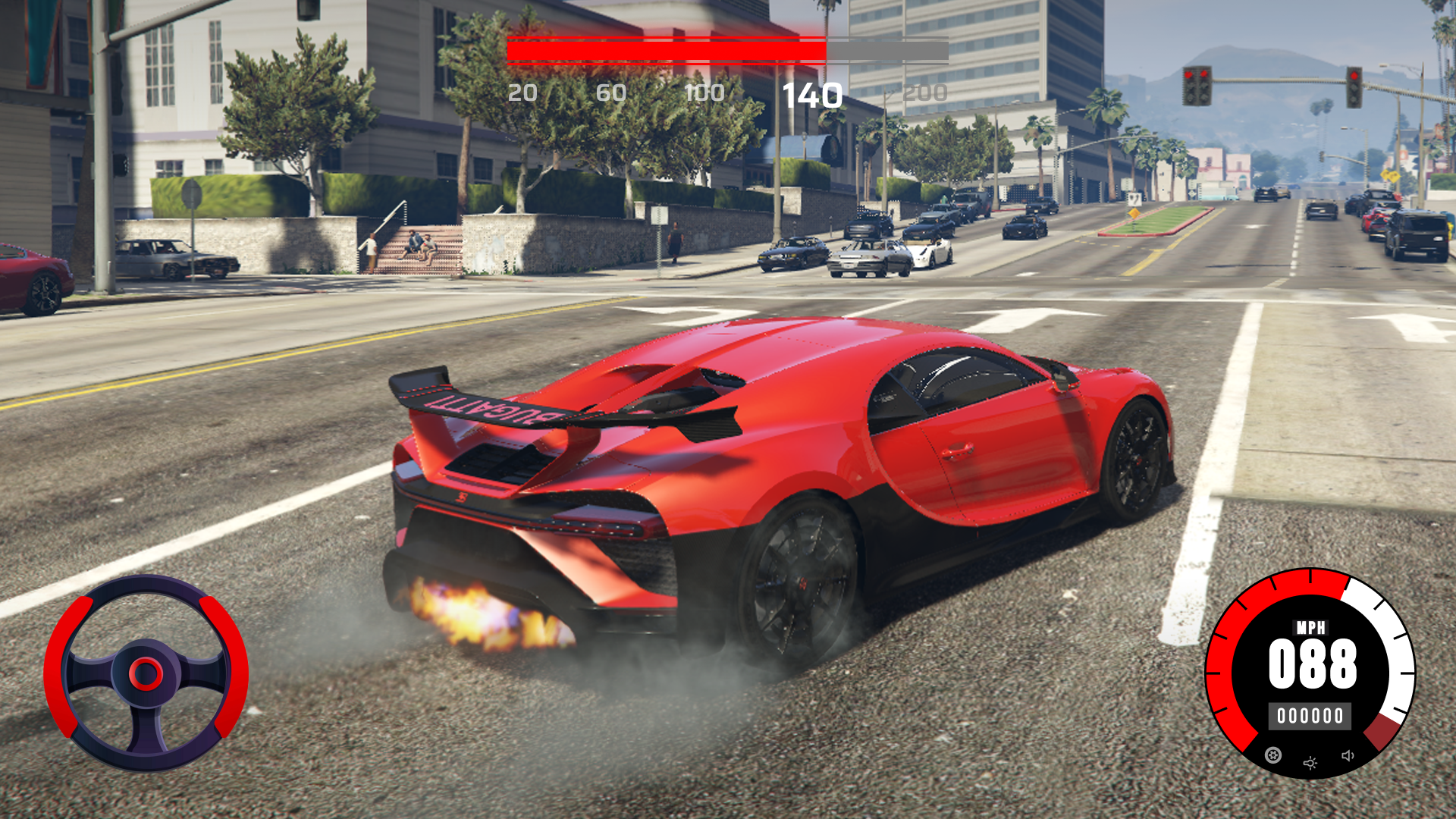Viewport: 1456px width, 819px height.
Task: Click the headlight icon below the speed readout
Action: [1310, 763]
